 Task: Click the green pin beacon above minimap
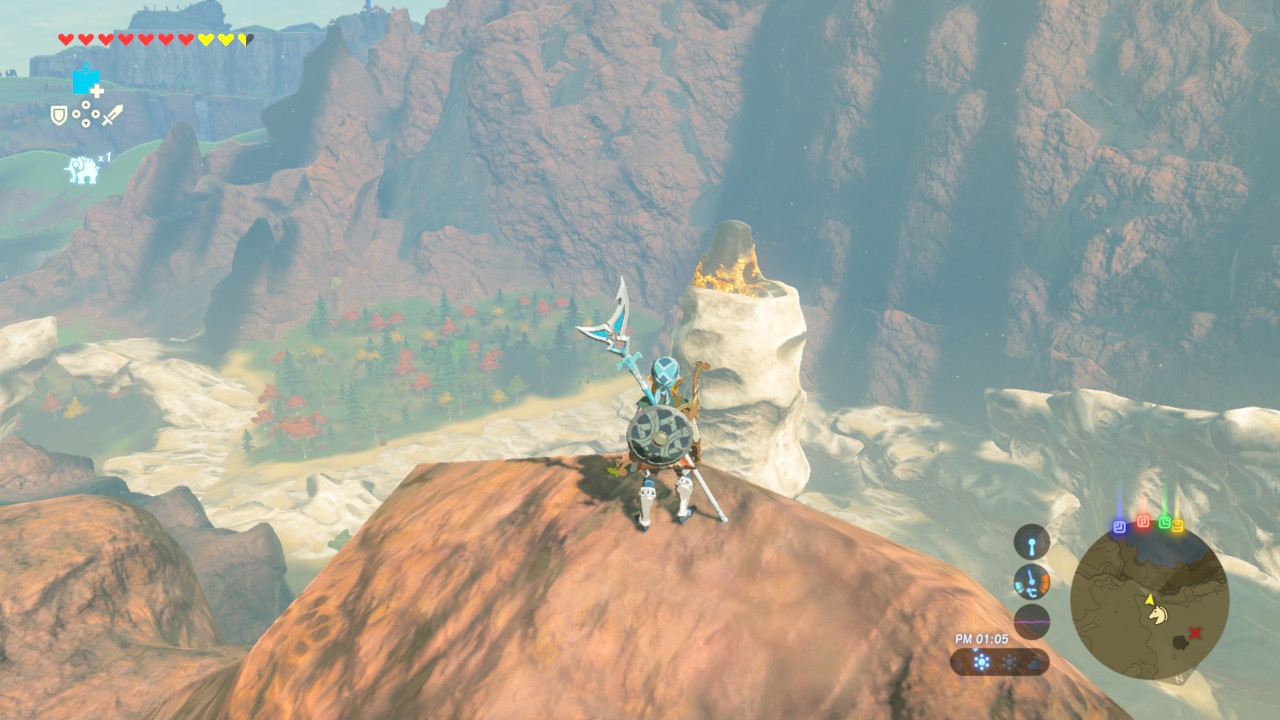(x=1164, y=522)
